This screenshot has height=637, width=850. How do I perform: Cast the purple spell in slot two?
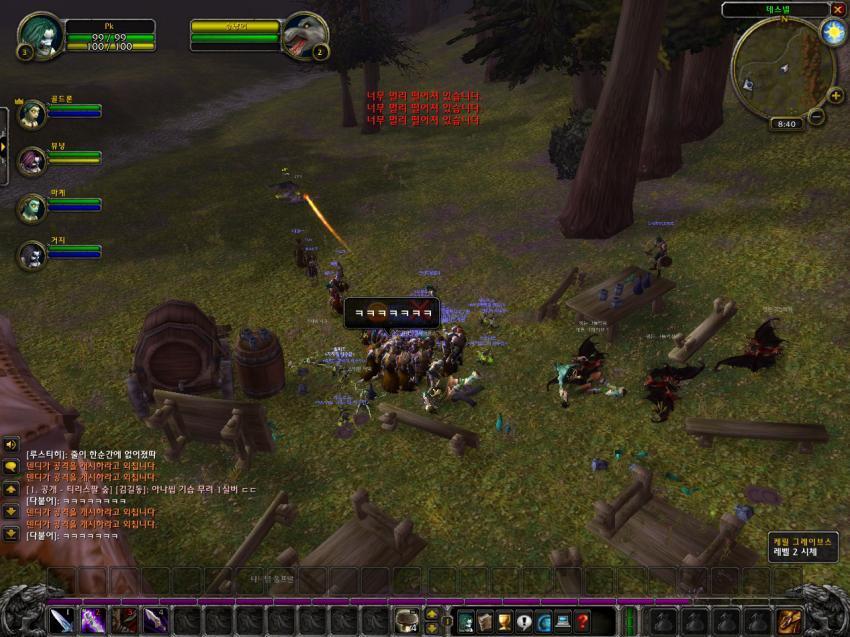point(93,620)
